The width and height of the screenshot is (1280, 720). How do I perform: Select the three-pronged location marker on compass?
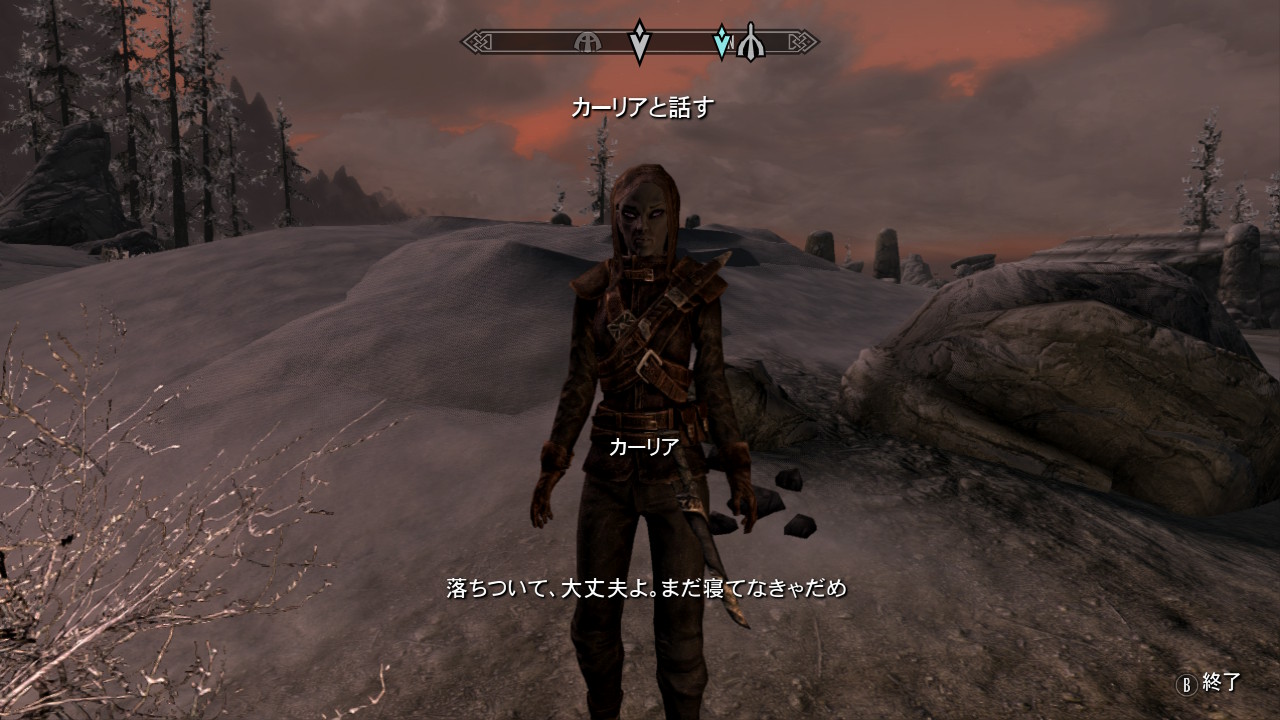tap(749, 42)
